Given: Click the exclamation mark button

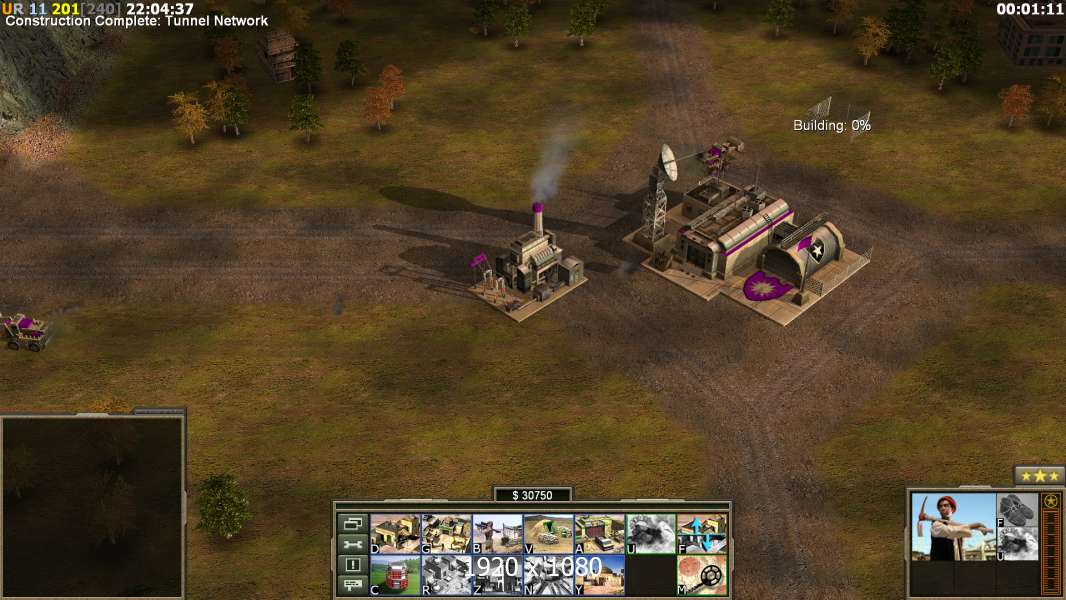Looking at the screenshot, I should [x=352, y=565].
